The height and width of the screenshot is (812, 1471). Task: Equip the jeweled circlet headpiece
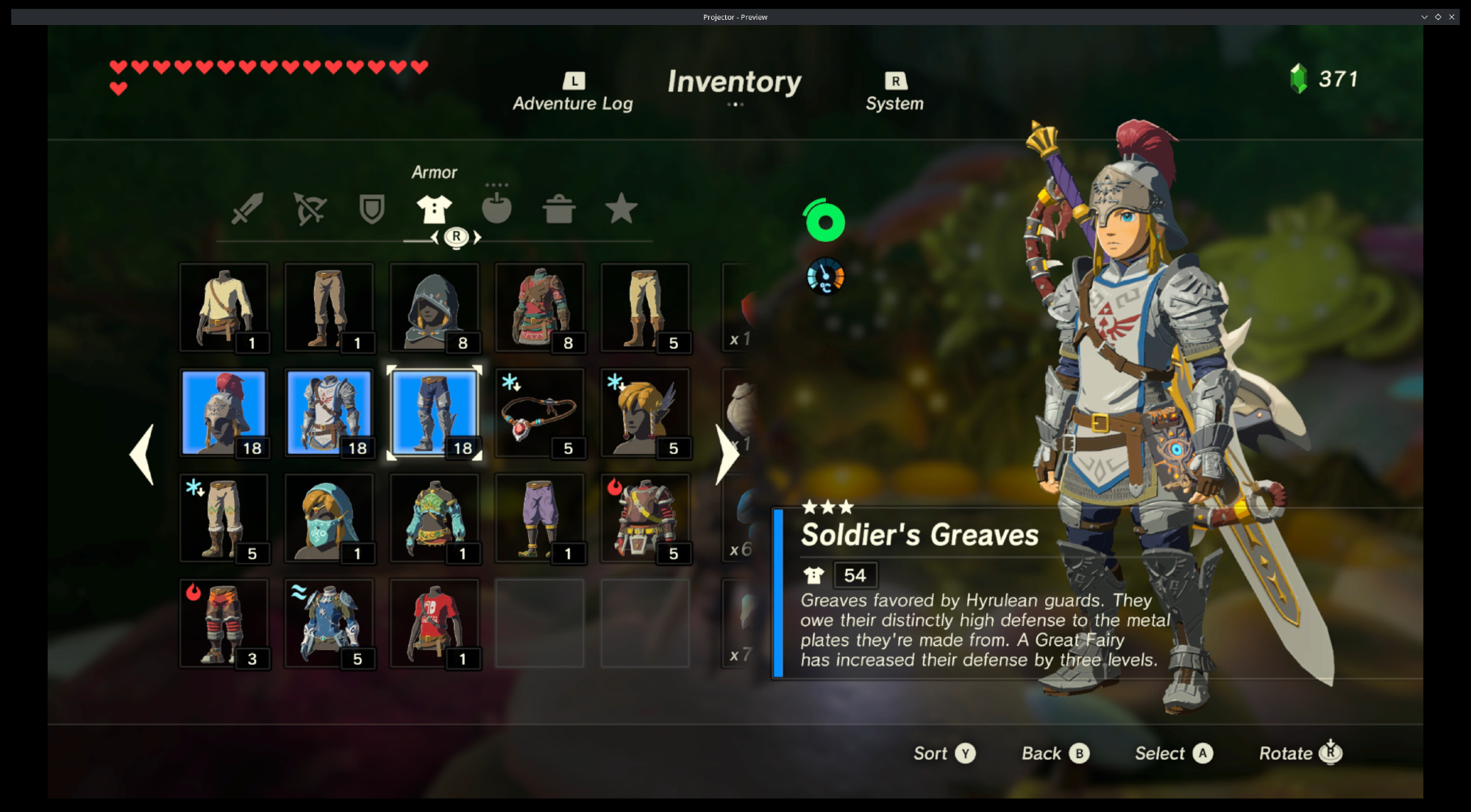tap(539, 413)
